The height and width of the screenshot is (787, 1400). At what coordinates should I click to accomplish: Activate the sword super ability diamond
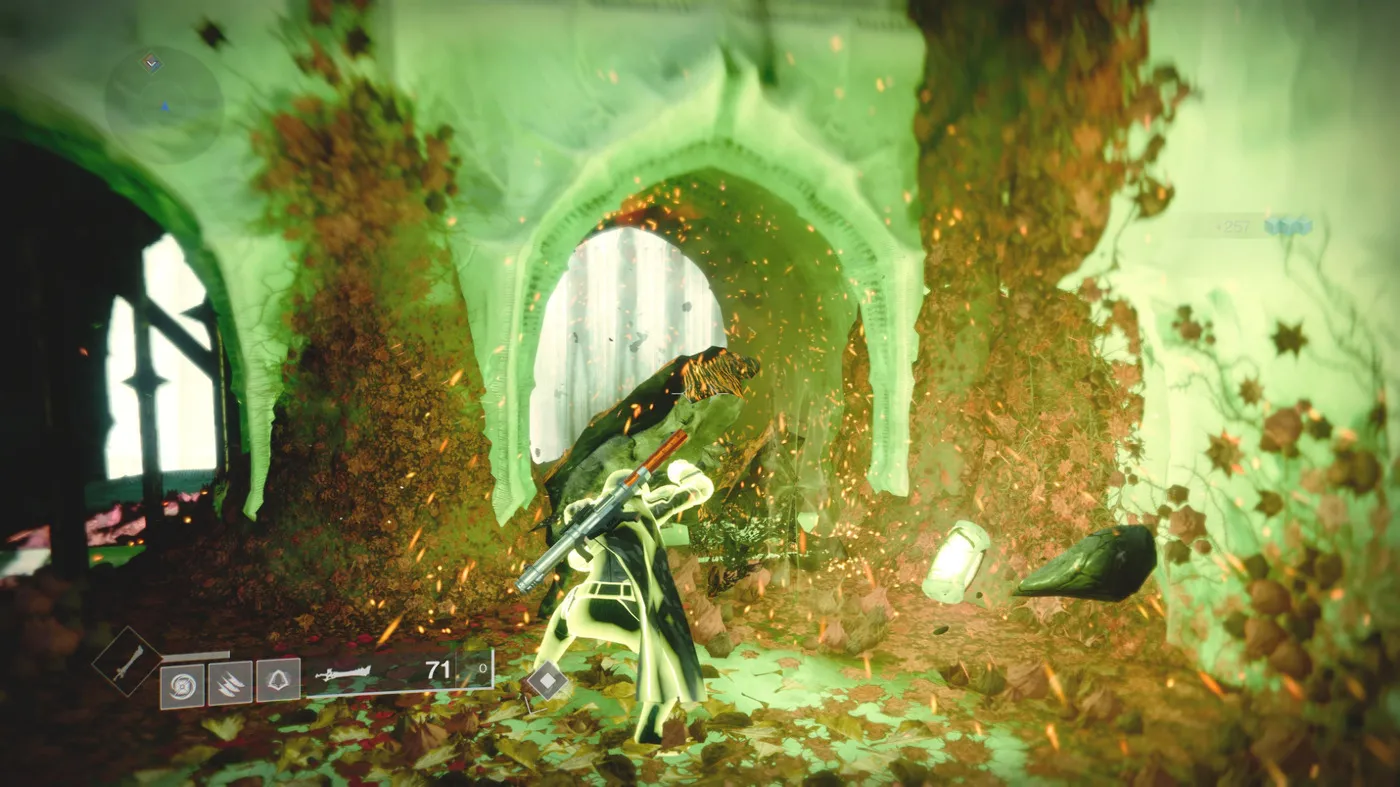tap(127, 662)
